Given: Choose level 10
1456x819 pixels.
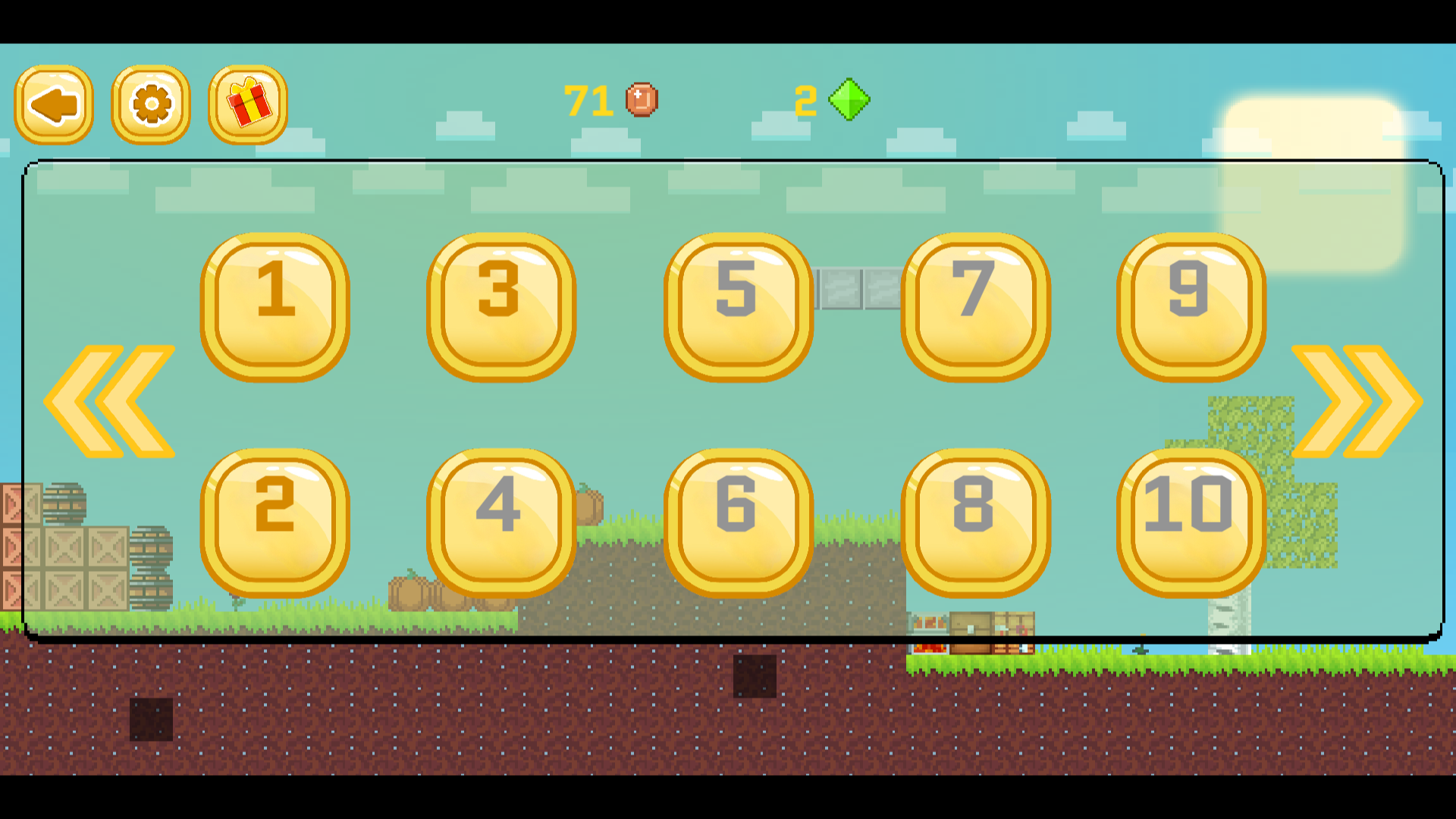Looking at the screenshot, I should (1191, 522).
